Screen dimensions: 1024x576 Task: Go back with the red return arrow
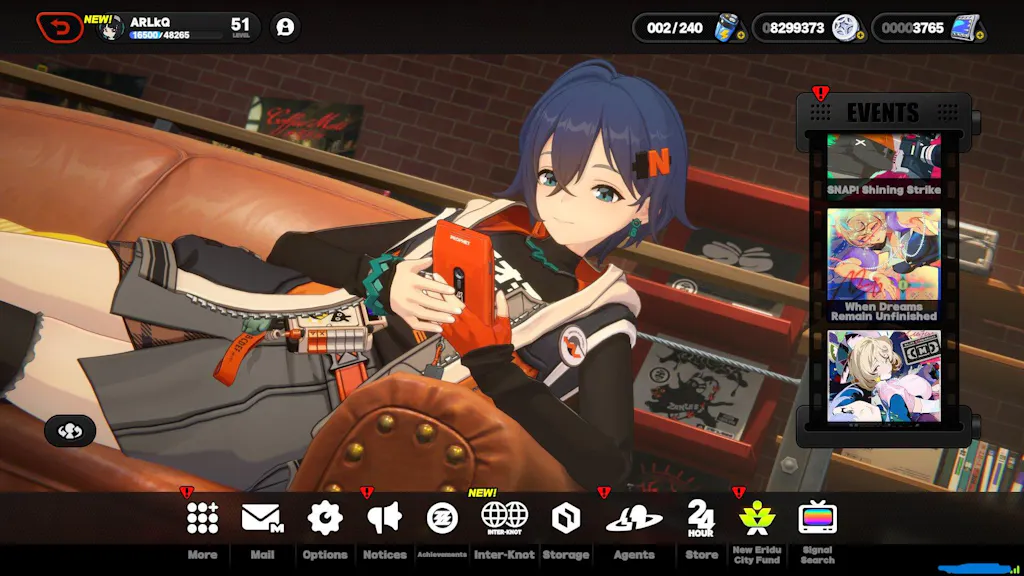(x=60, y=27)
